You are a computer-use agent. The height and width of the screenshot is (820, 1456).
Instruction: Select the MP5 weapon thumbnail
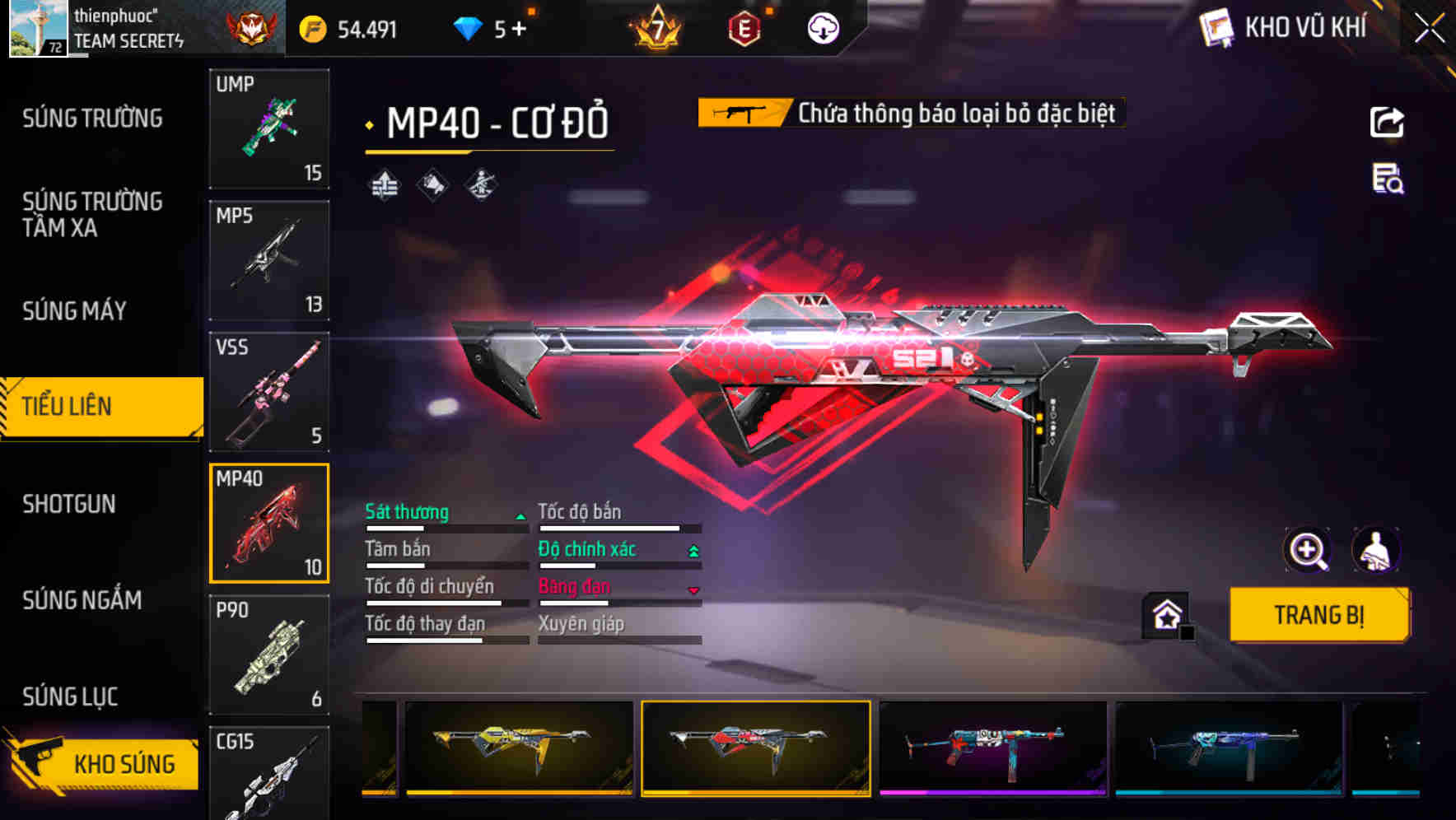(269, 259)
